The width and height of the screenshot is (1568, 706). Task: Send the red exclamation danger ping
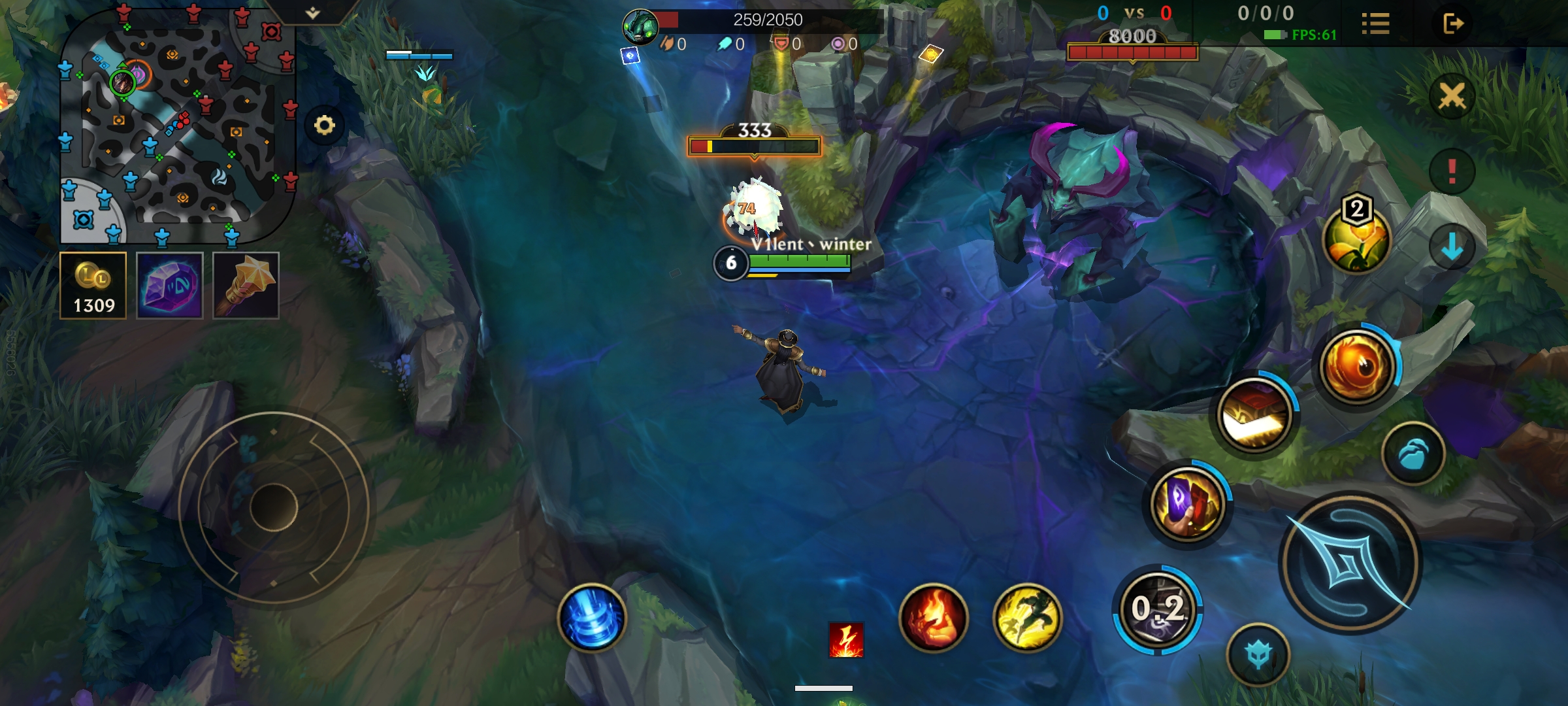1452,171
